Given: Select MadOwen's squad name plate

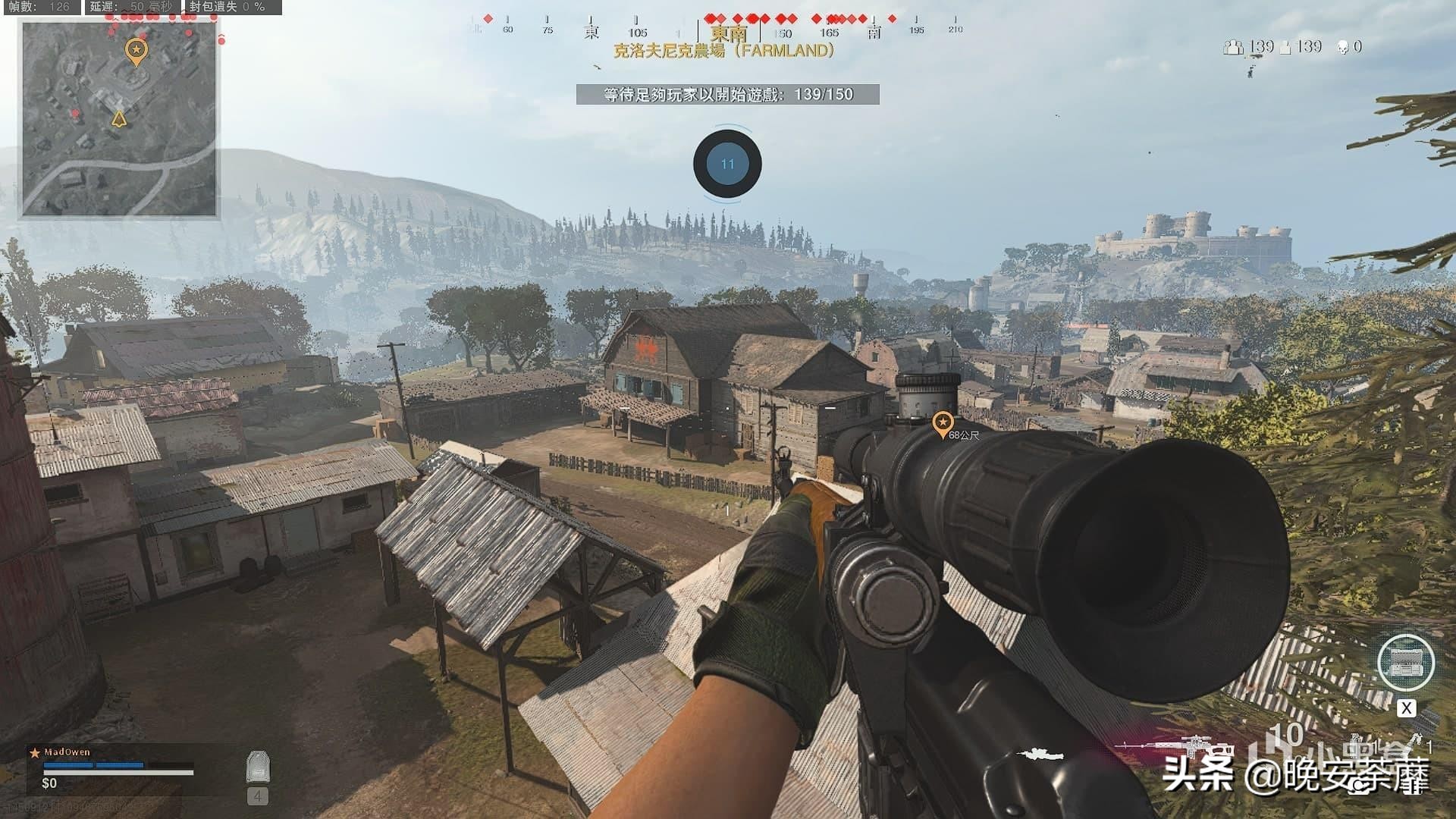Looking at the screenshot, I should (67, 752).
